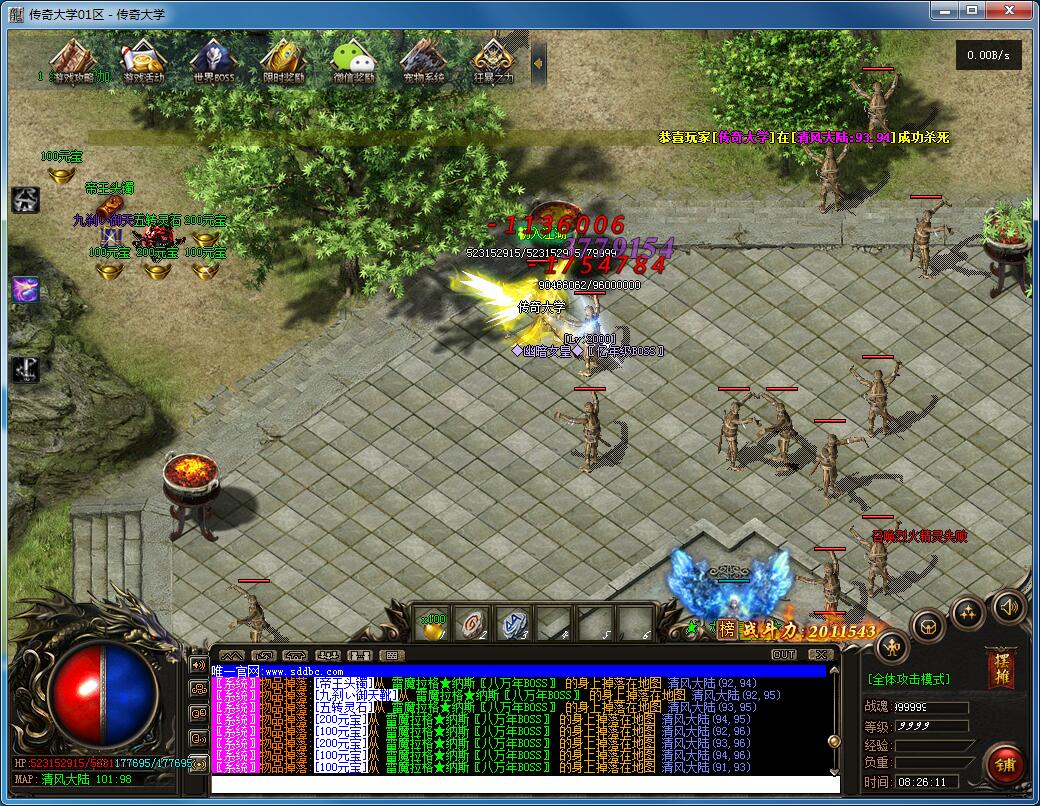
Task: Open the 微信奖励 WeChat reward icon
Action: click(353, 60)
